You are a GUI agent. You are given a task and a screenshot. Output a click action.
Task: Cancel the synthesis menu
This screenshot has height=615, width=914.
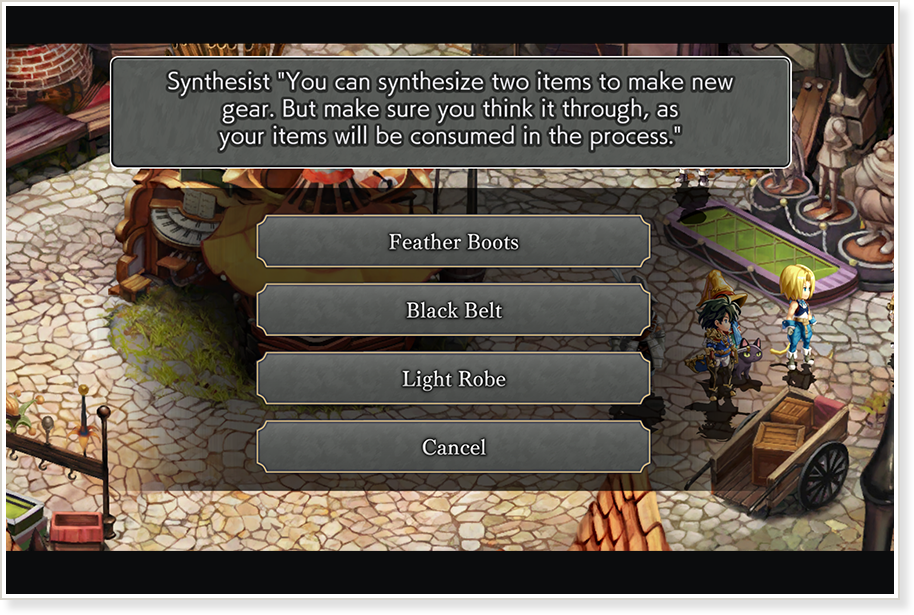(453, 447)
